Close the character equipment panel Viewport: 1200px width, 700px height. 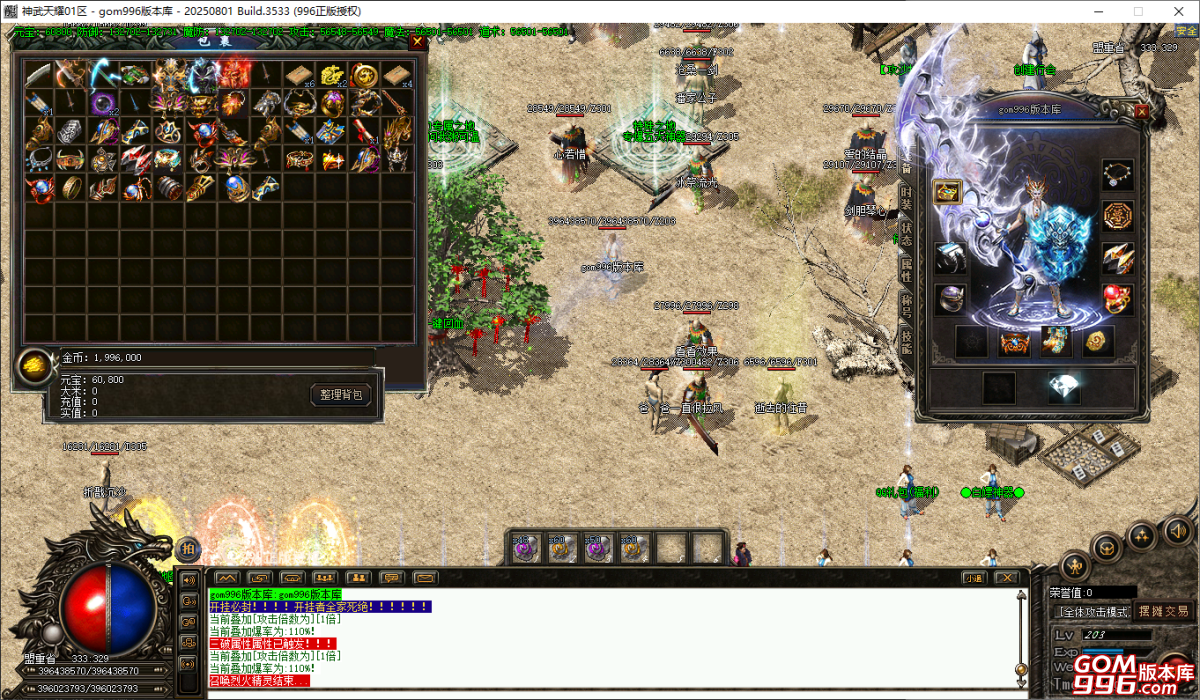(1141, 112)
